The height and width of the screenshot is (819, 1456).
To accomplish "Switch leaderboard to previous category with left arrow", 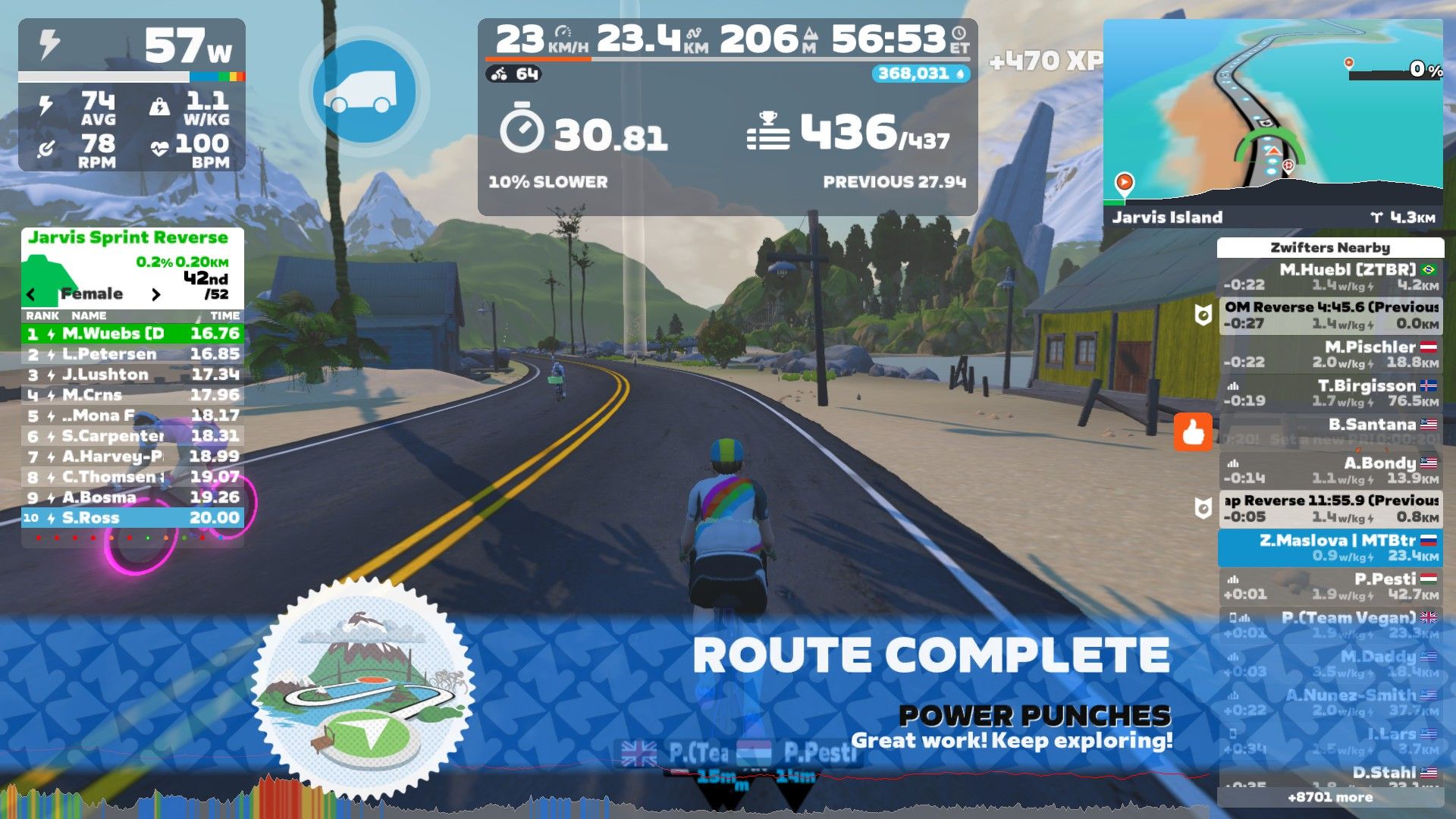I will click(x=31, y=294).
